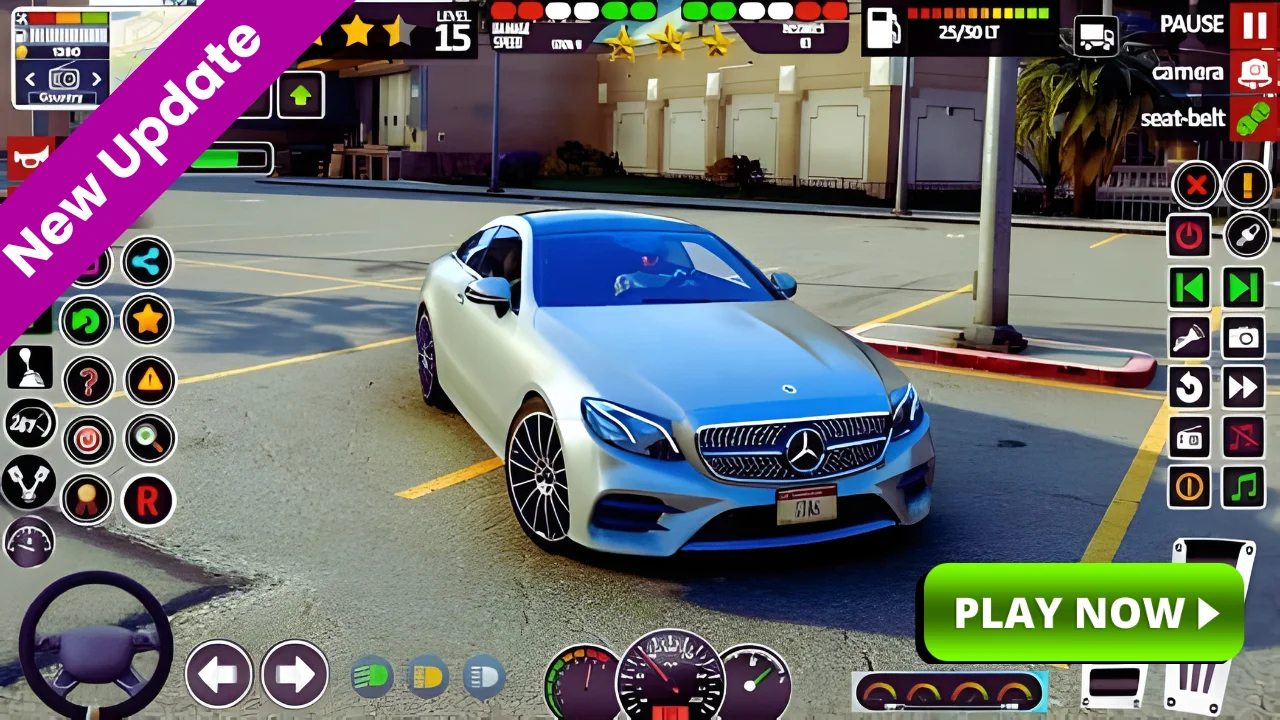This screenshot has height=720, width=1280.
Task: Mute music via crossed-note icon
Action: click(x=1243, y=437)
